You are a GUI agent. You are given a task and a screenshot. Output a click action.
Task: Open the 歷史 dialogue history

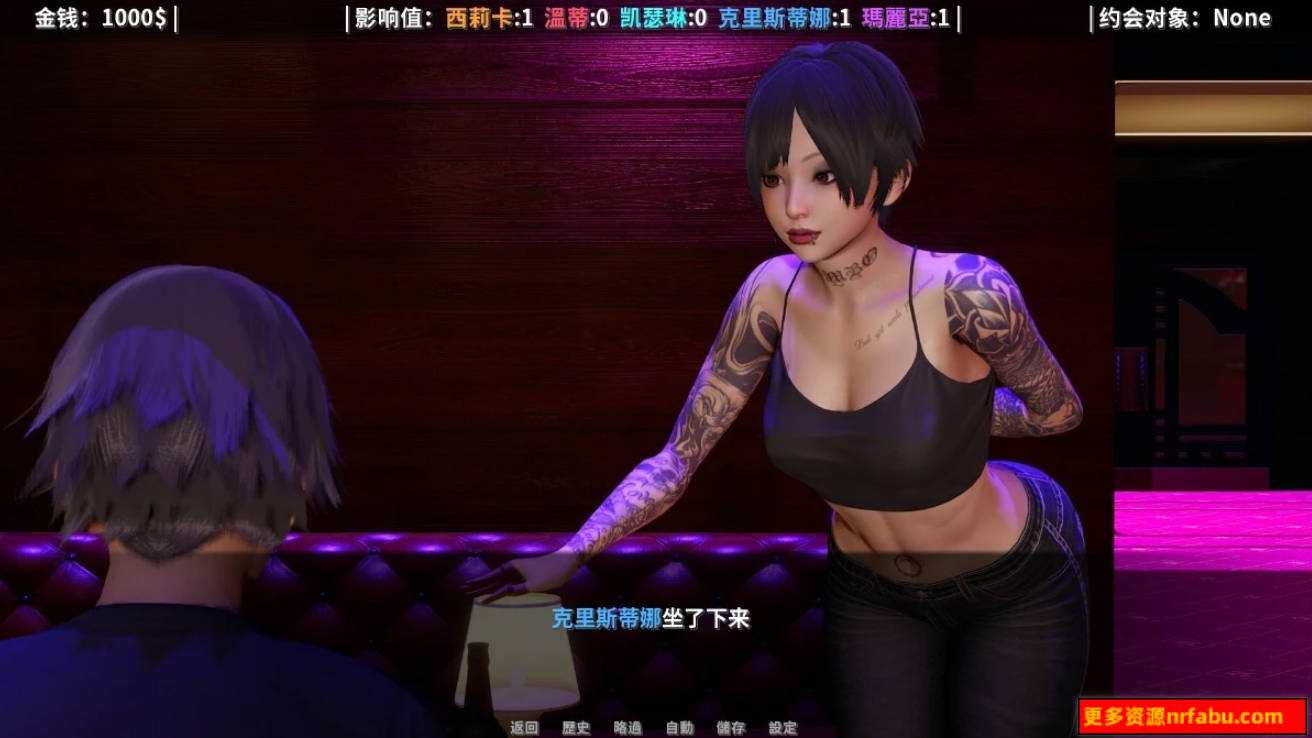[576, 728]
